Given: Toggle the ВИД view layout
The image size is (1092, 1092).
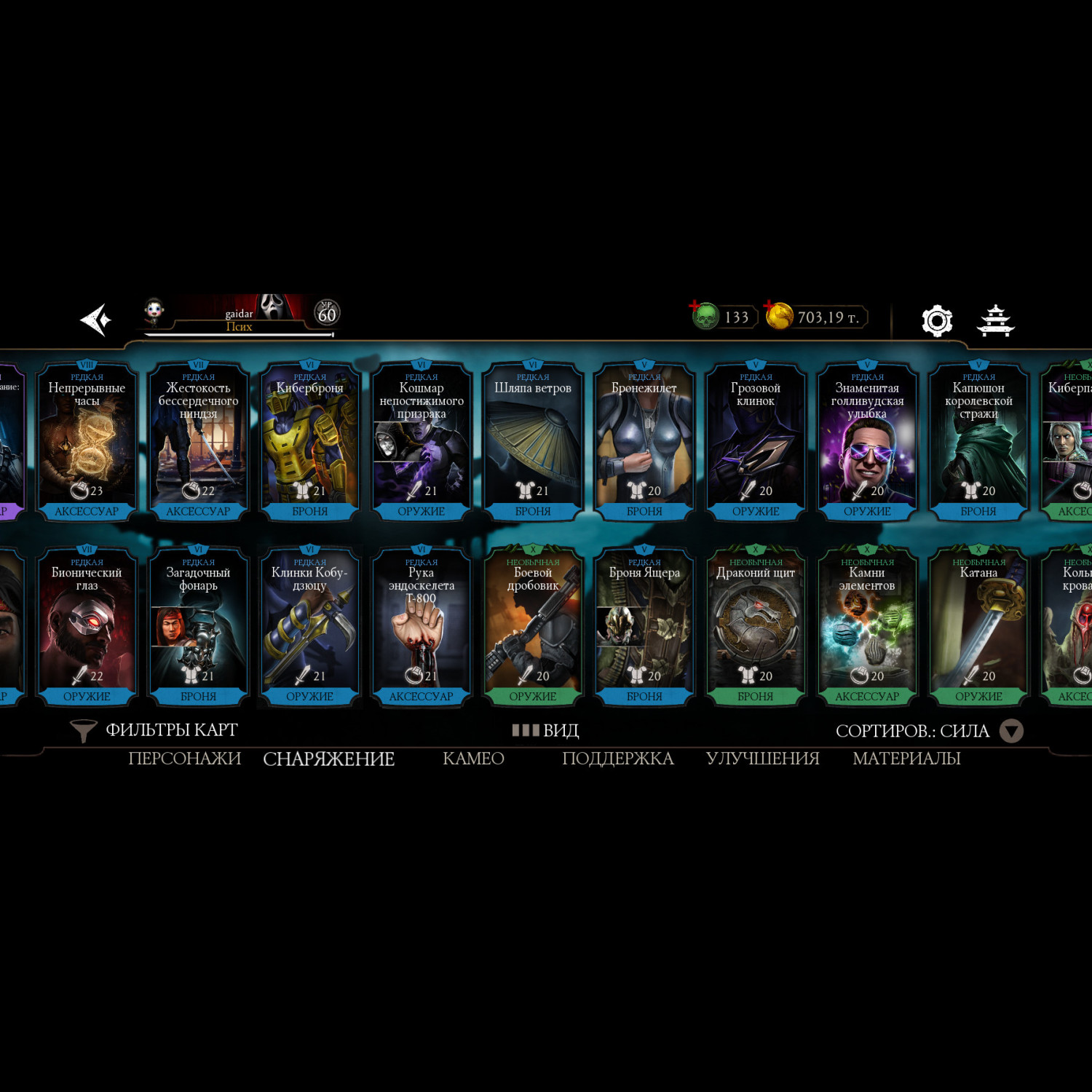Looking at the screenshot, I should coord(546,730).
